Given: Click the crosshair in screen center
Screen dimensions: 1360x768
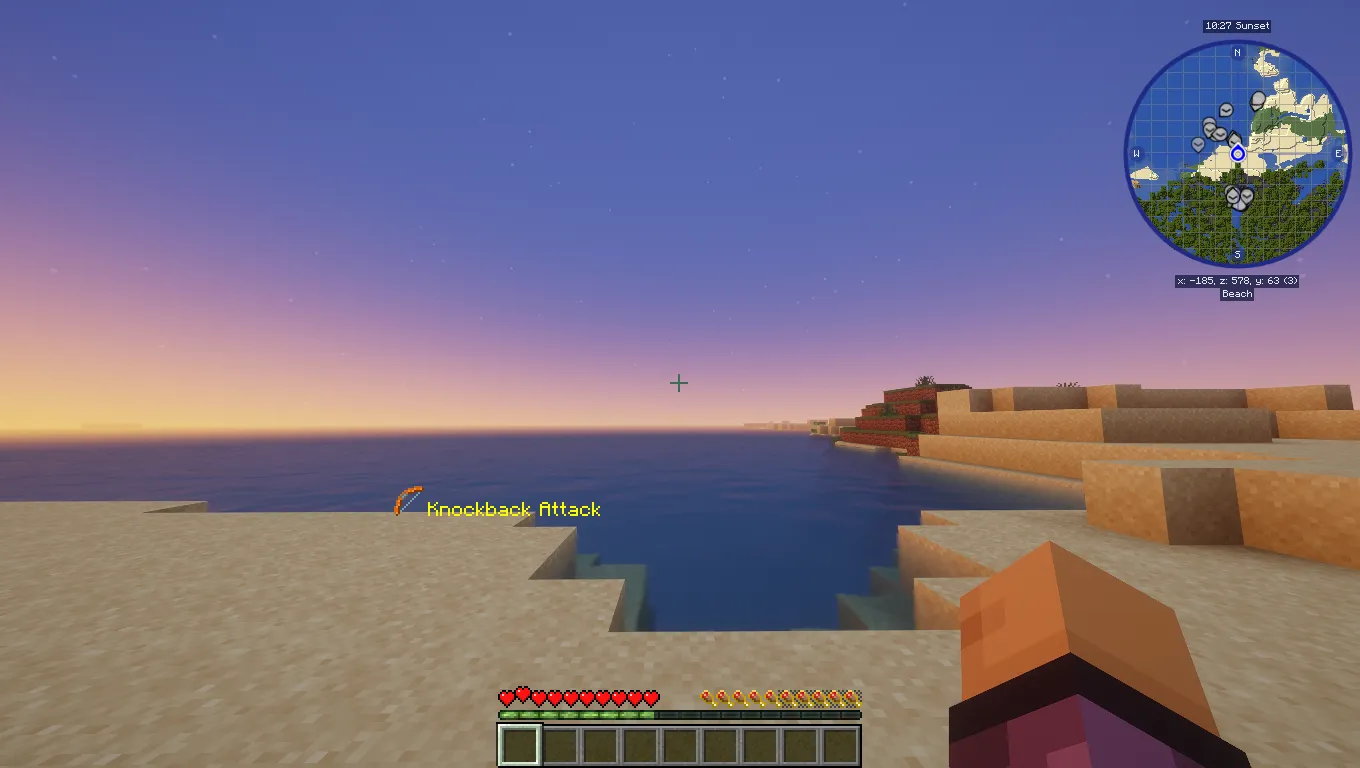Looking at the screenshot, I should tap(679, 383).
